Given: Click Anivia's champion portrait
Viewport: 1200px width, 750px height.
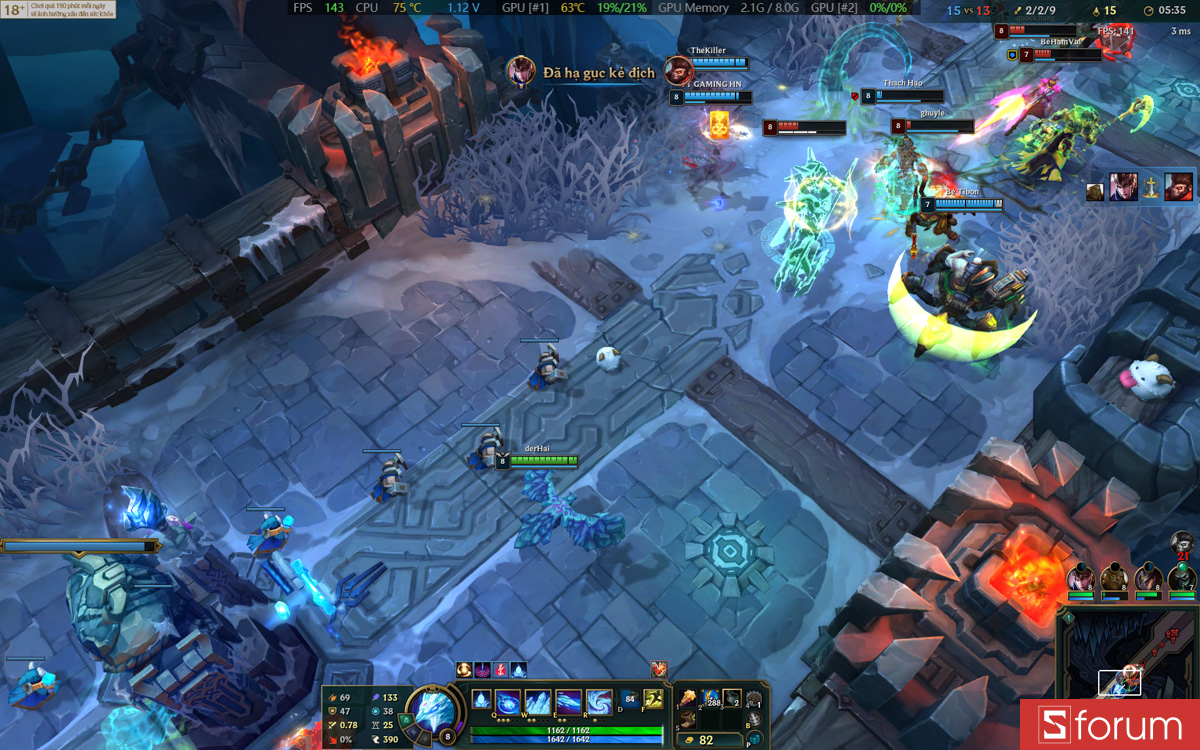Looking at the screenshot, I should coord(434,713).
